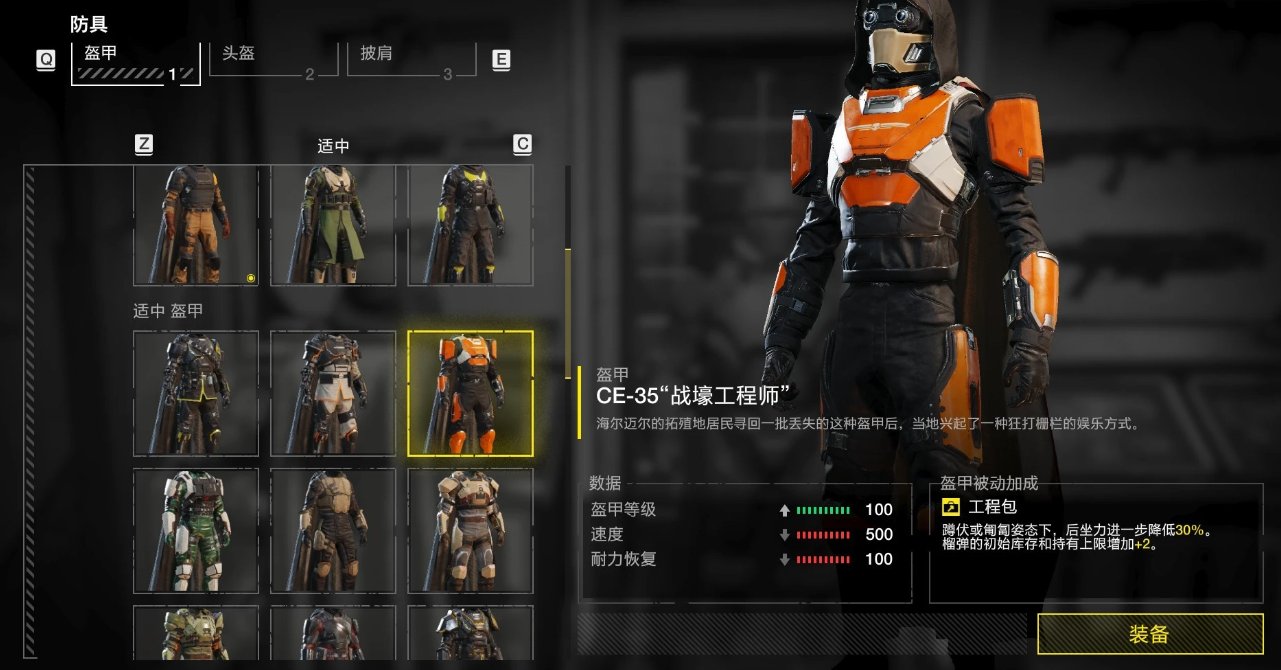Choose the orange-trousered armor with equipped marker
This screenshot has width=1281, height=670.
(x=195, y=225)
